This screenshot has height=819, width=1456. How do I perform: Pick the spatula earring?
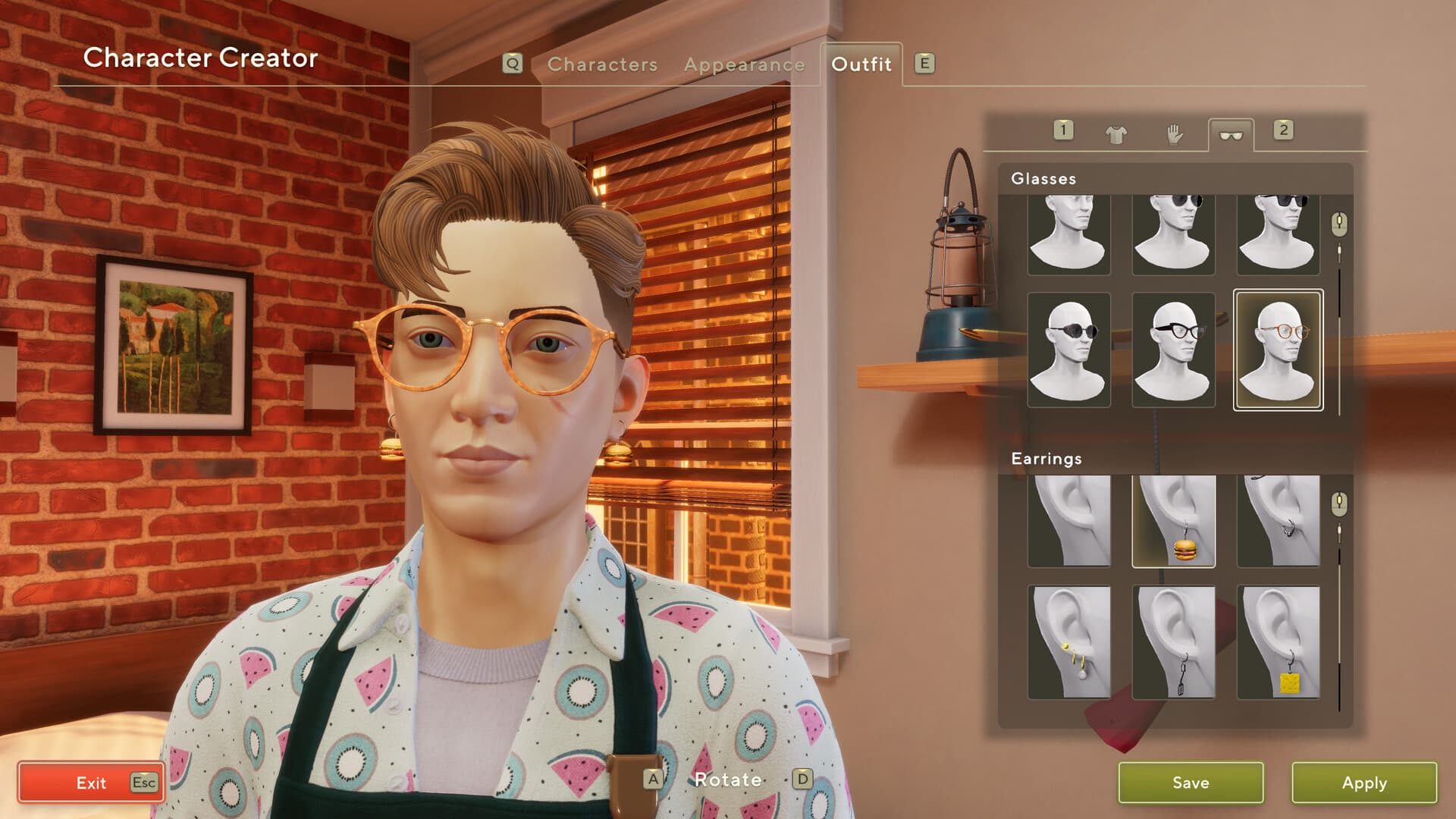(x=1173, y=642)
